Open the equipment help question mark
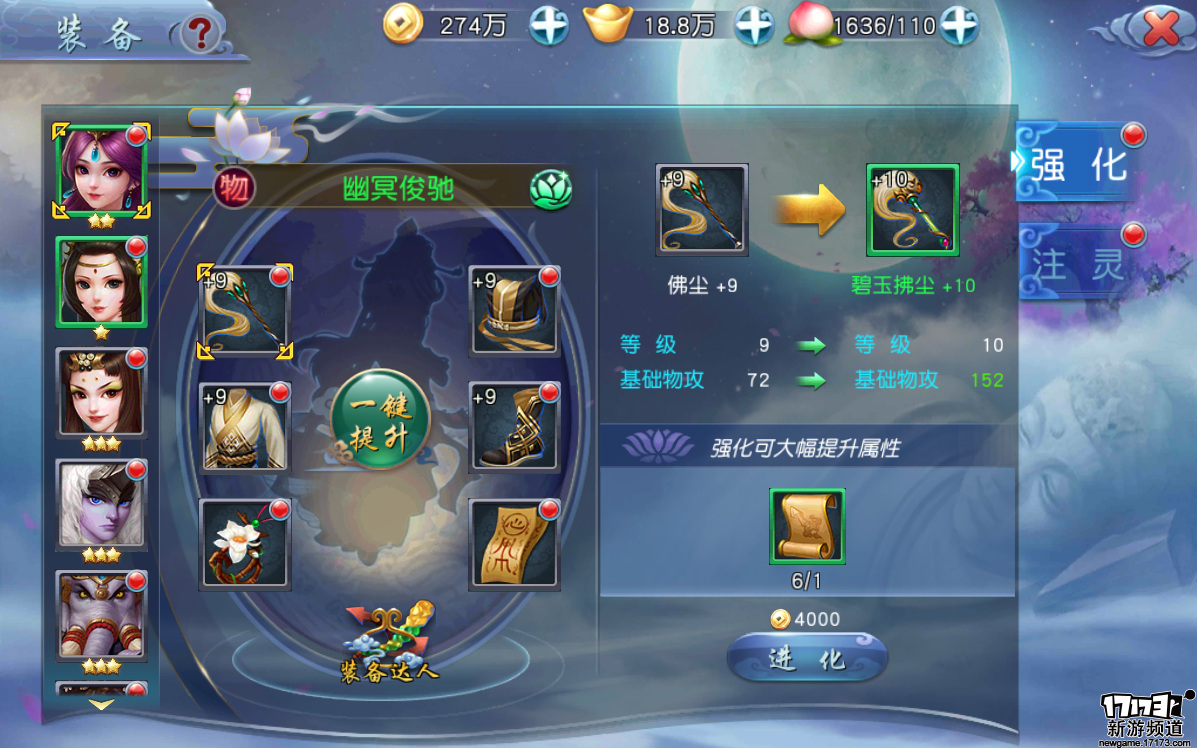Image resolution: width=1197 pixels, height=748 pixels. (201, 35)
